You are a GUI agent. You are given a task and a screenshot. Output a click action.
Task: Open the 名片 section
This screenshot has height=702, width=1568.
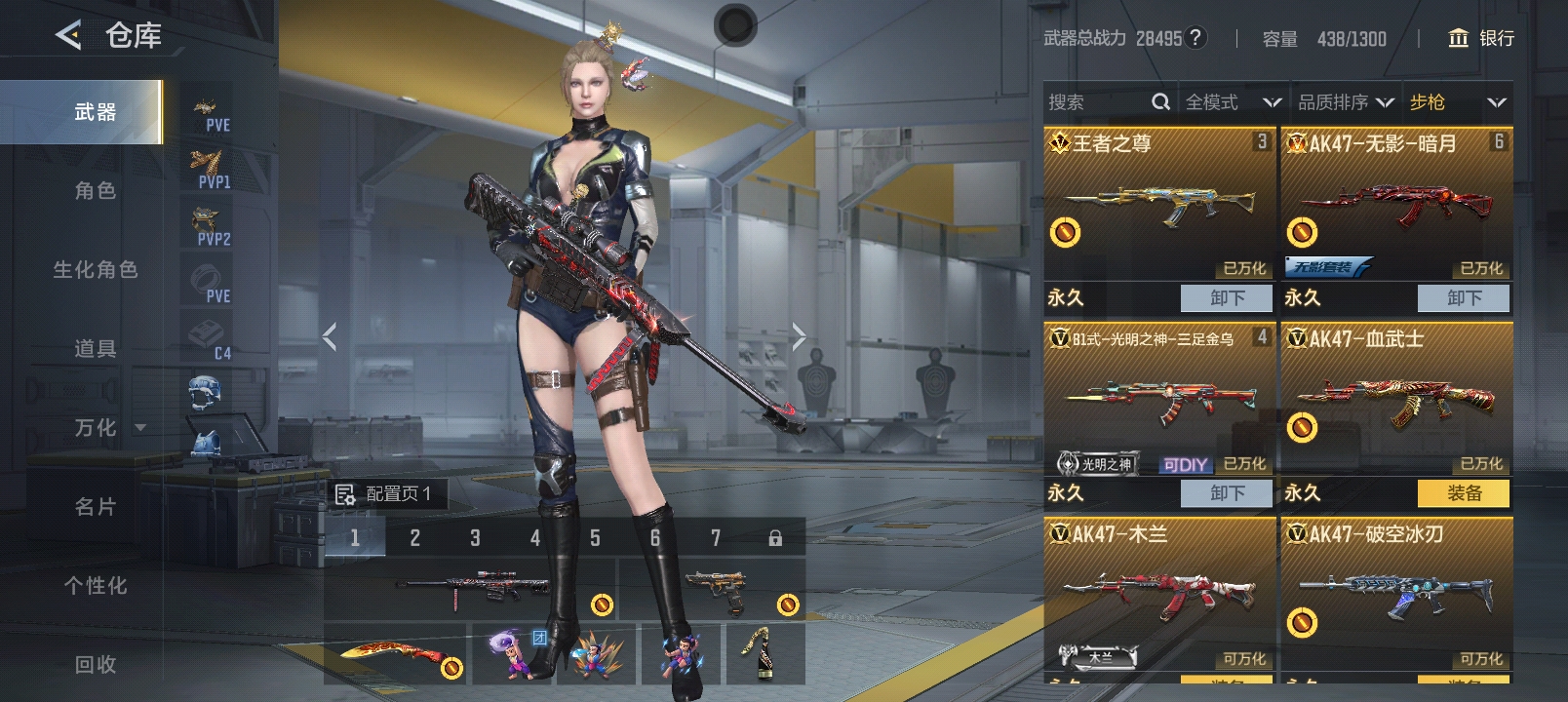95,507
